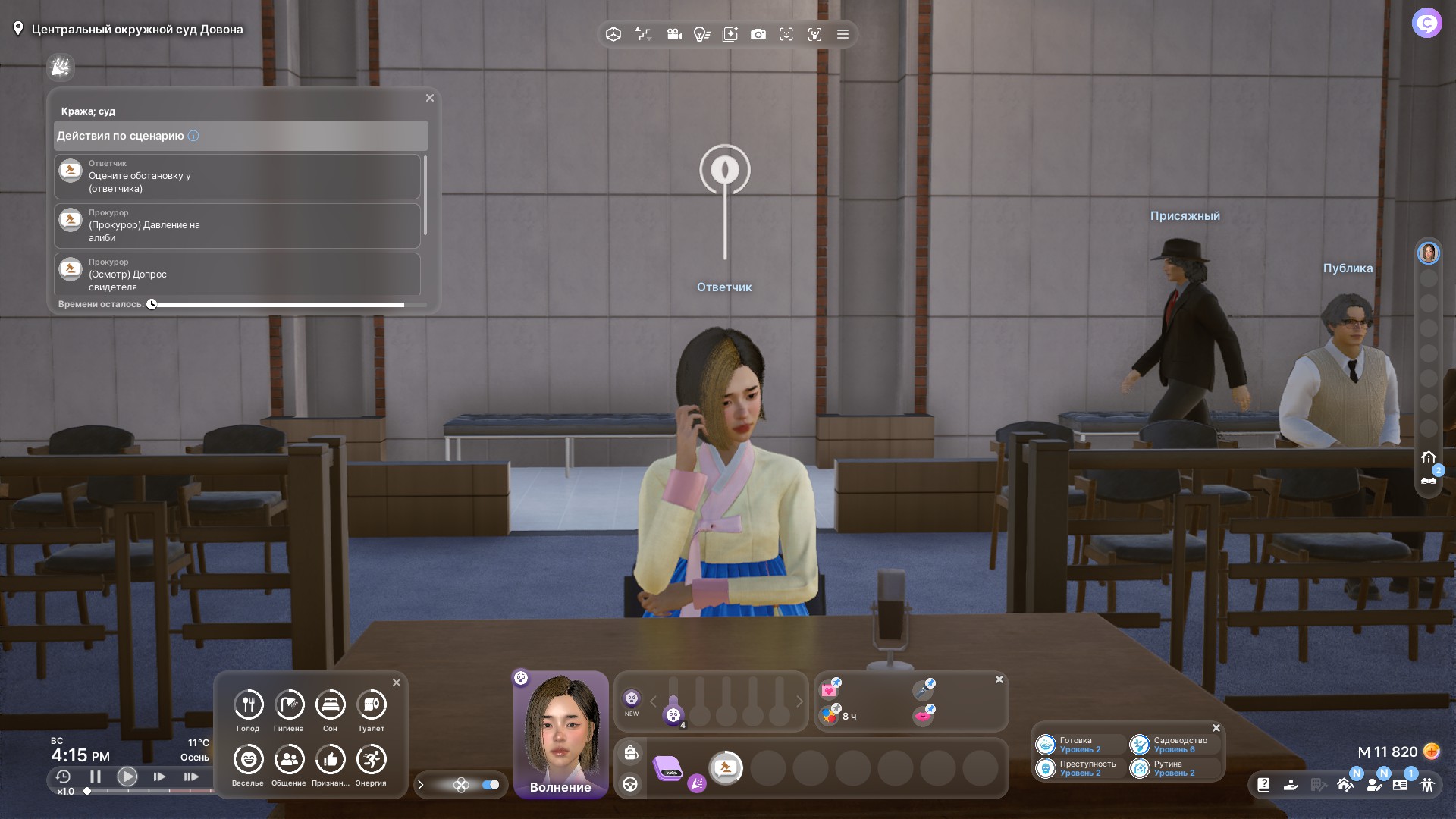Set game speed to normal play
The image size is (1456, 819).
127,777
